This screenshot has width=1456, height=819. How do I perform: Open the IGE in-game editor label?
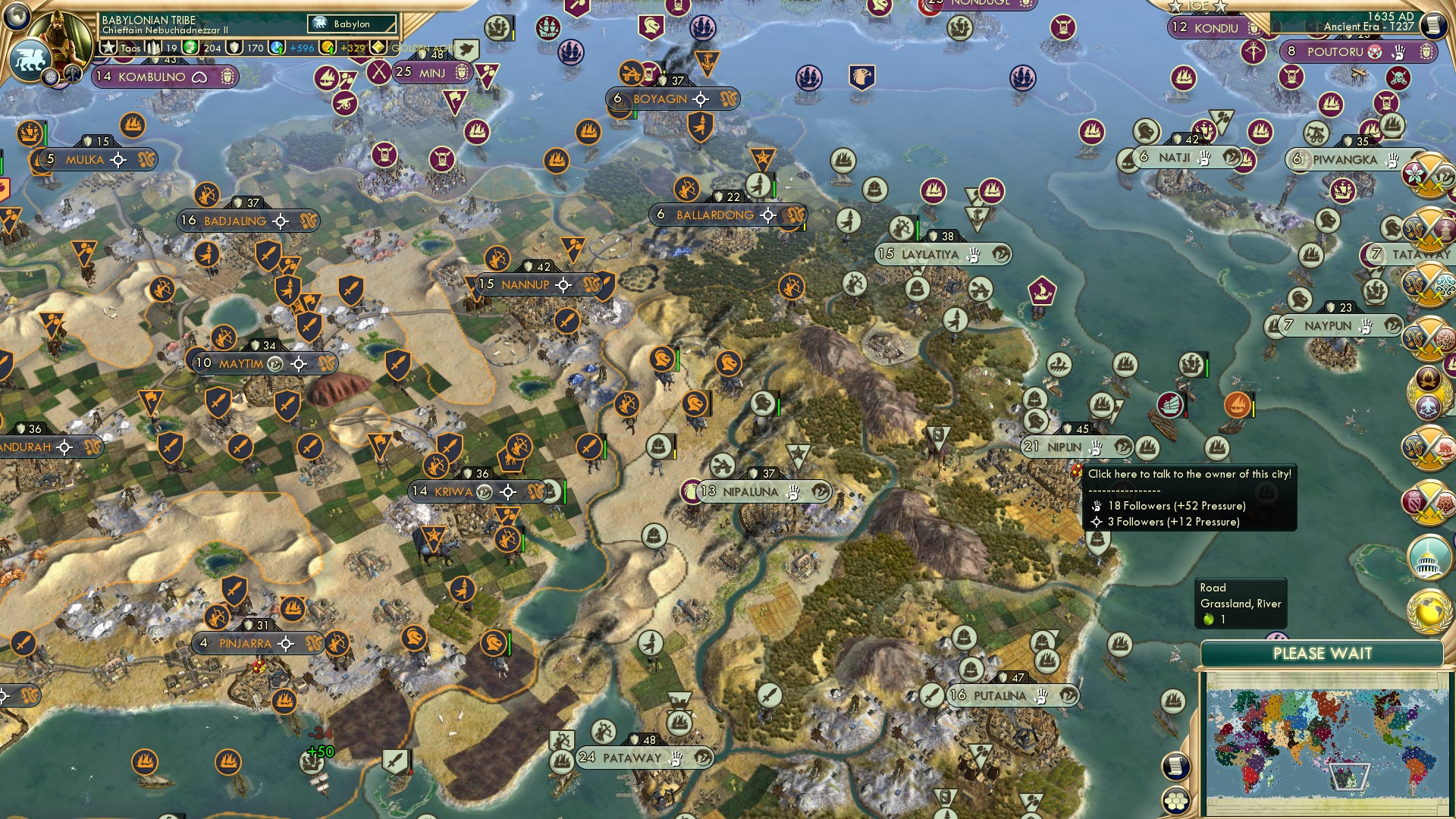point(1198,6)
